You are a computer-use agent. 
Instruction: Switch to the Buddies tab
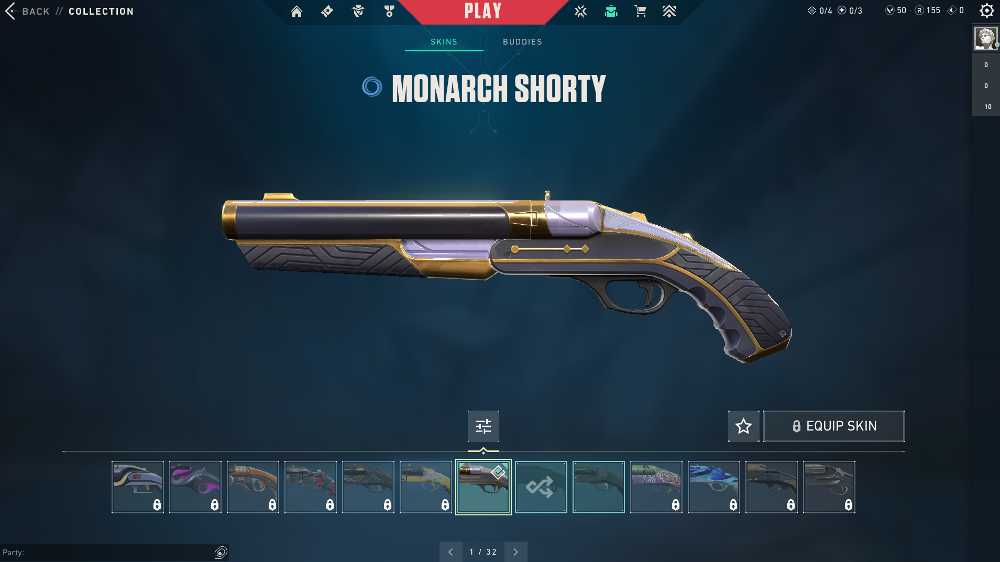point(522,42)
